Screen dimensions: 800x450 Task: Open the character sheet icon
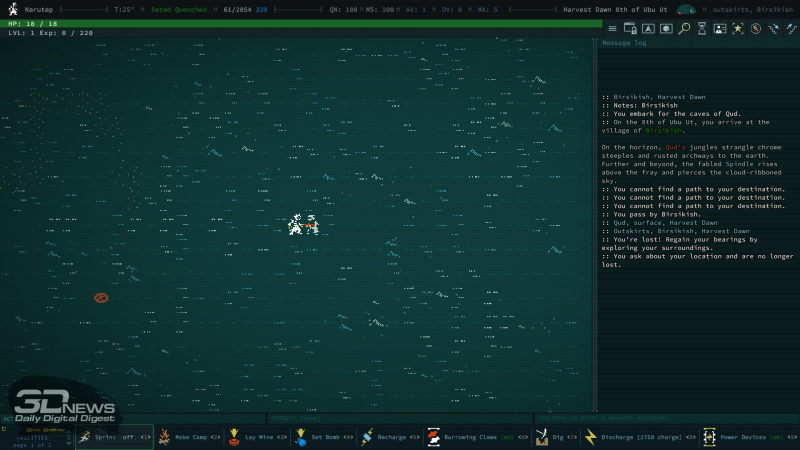coord(719,29)
